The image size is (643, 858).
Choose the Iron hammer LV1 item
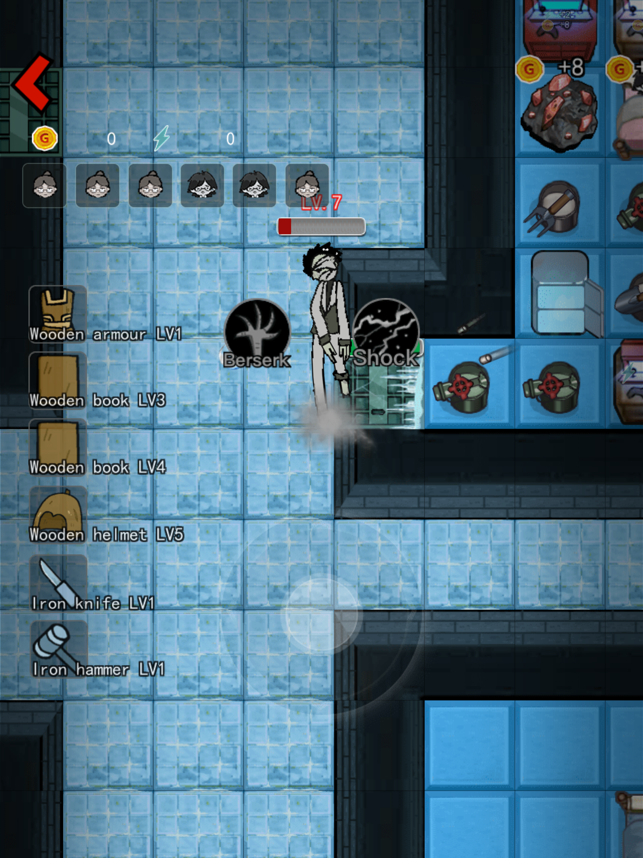click(57, 648)
